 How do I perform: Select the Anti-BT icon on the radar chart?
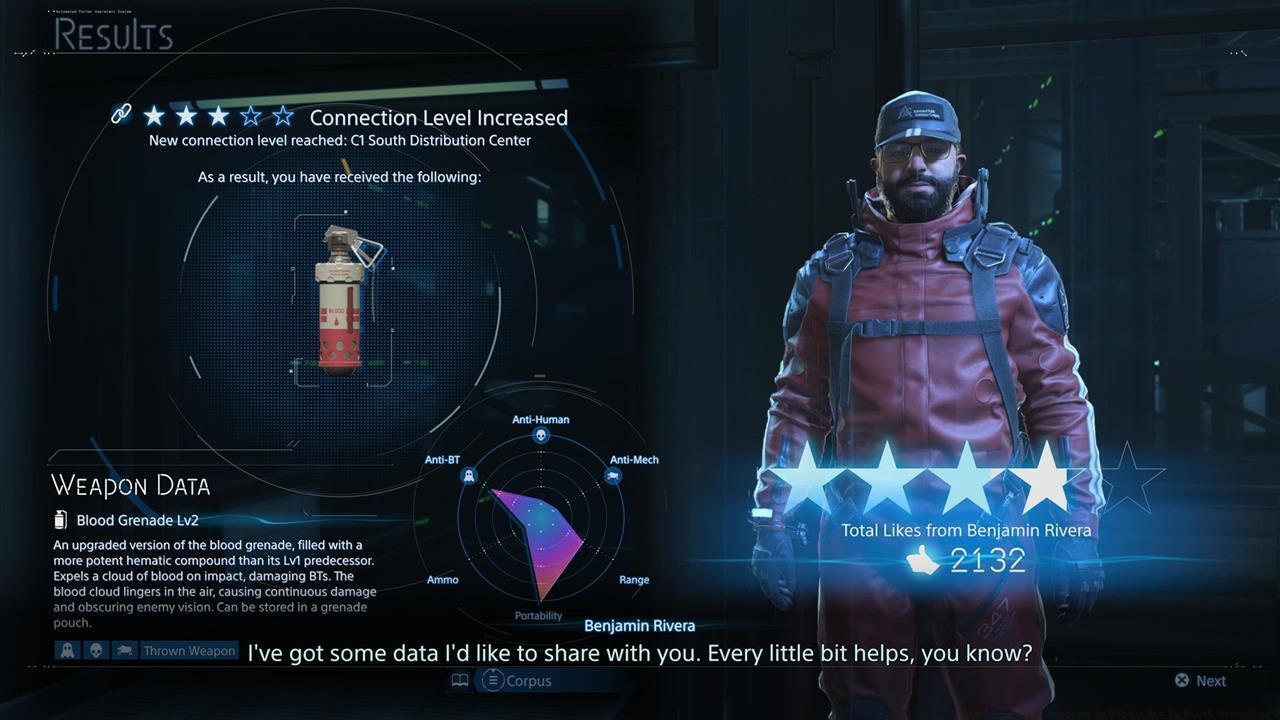click(467, 477)
